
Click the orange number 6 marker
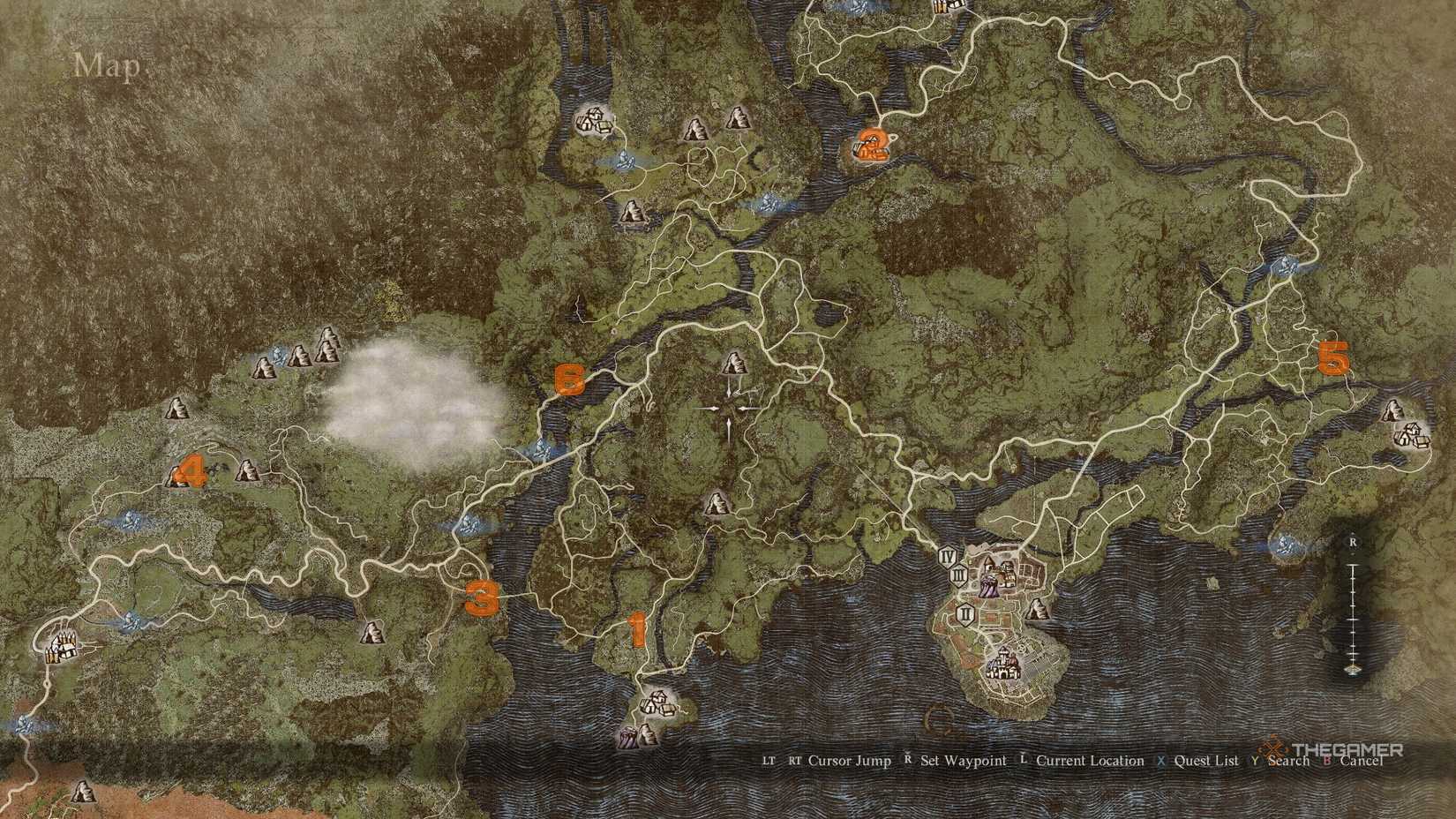coord(571,380)
